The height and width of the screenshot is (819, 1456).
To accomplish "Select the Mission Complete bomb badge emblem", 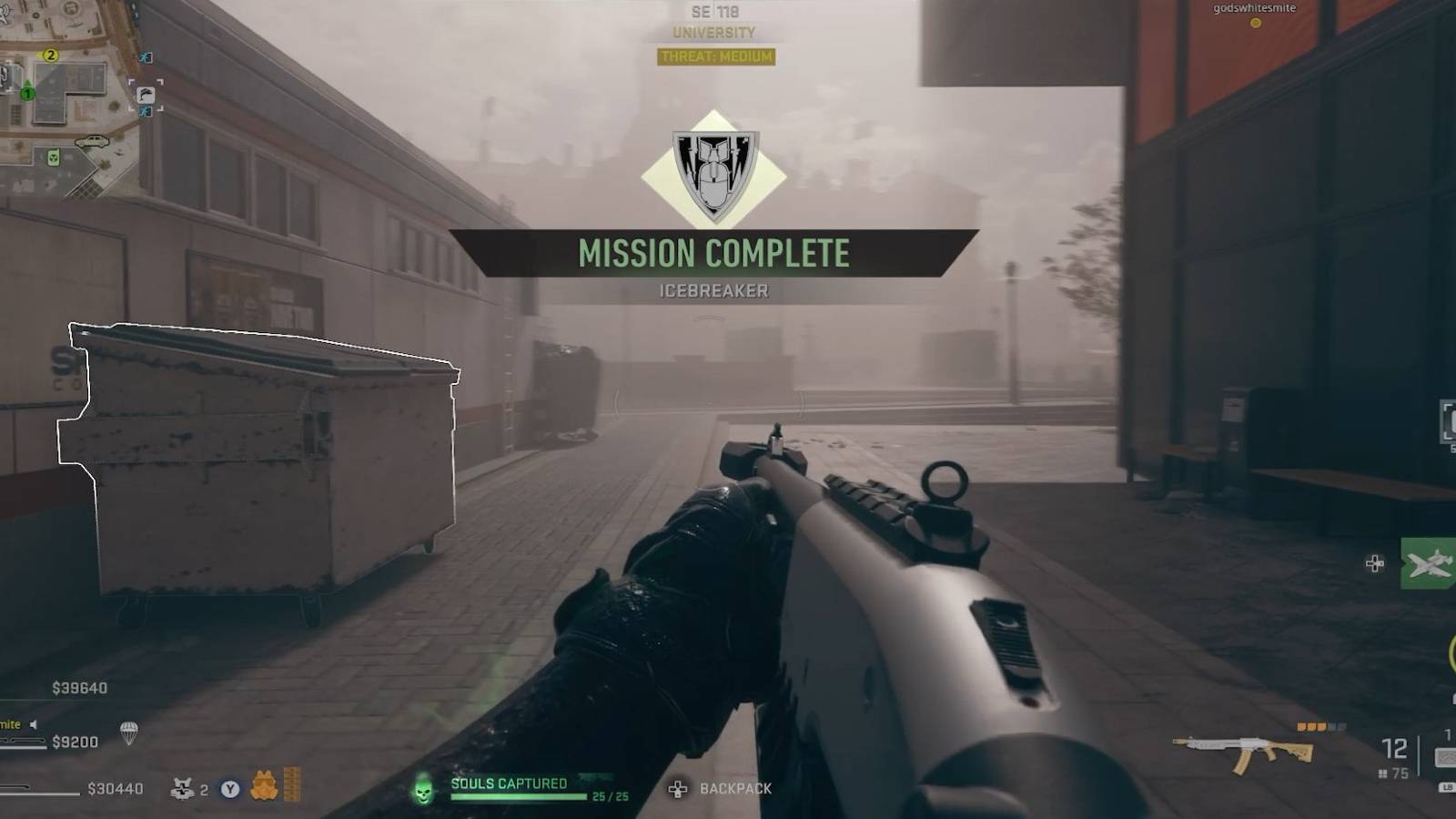I will tap(713, 174).
